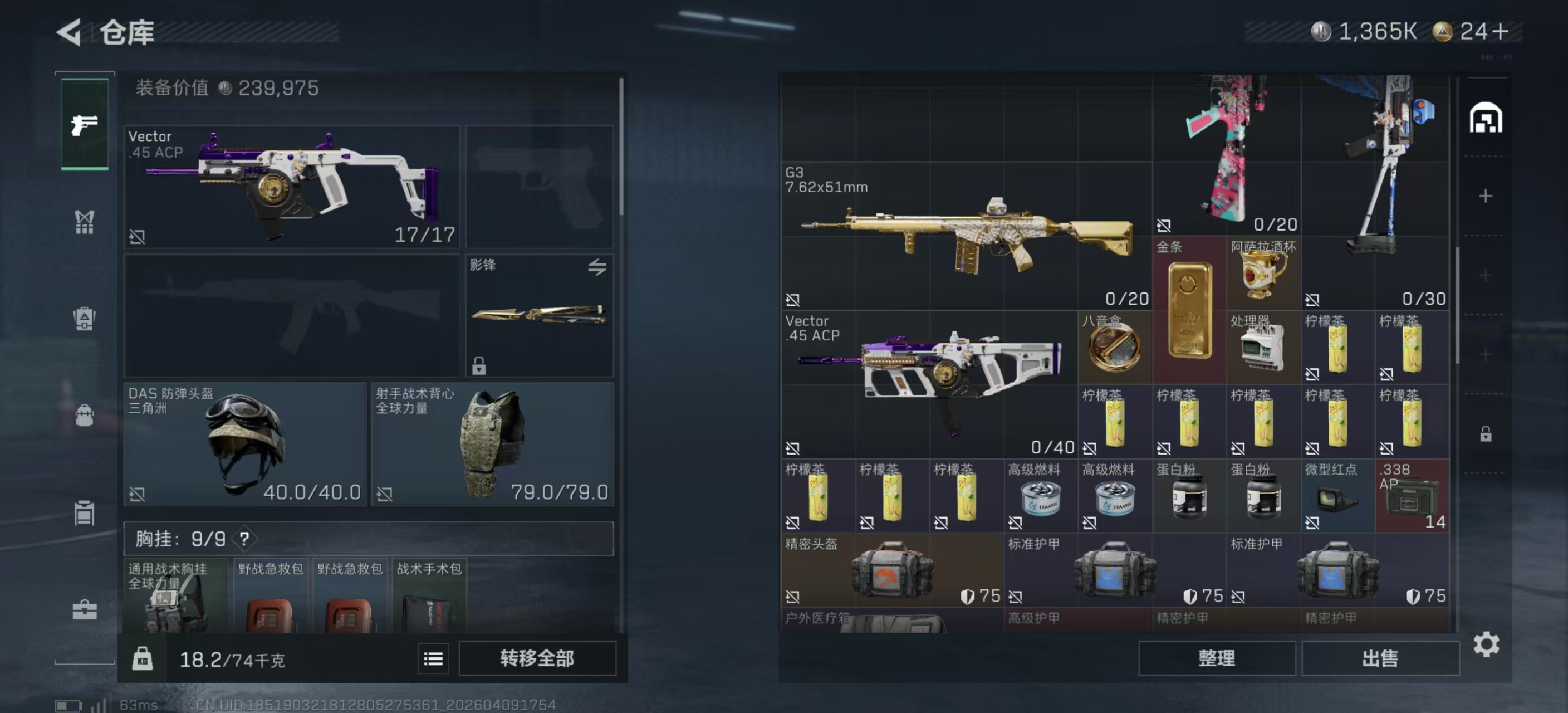Sort the stash with 整理 button

(1216, 658)
